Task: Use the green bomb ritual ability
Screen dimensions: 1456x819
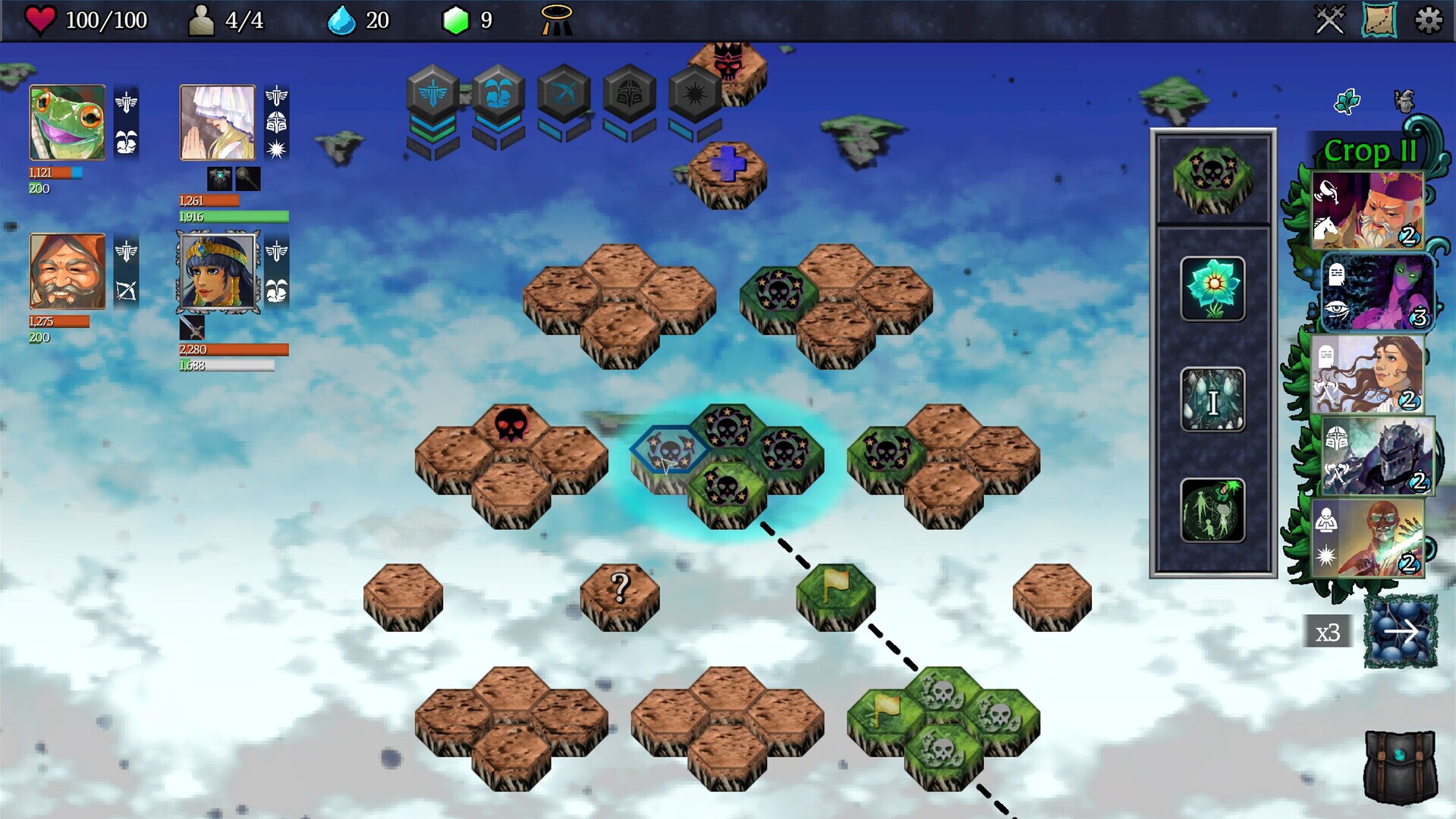Action: point(1212,510)
